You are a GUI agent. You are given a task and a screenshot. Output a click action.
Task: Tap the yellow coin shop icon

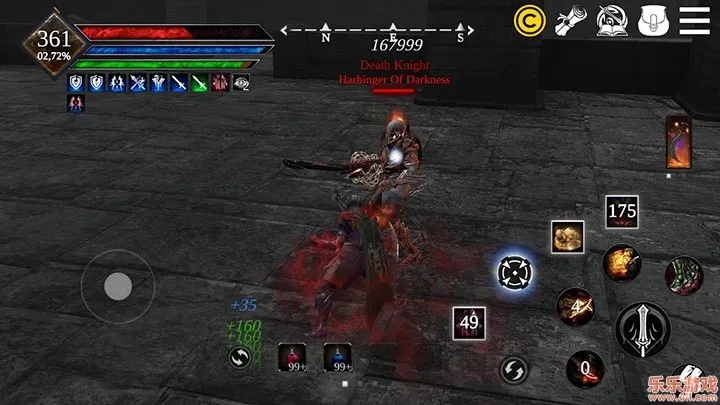point(529,19)
